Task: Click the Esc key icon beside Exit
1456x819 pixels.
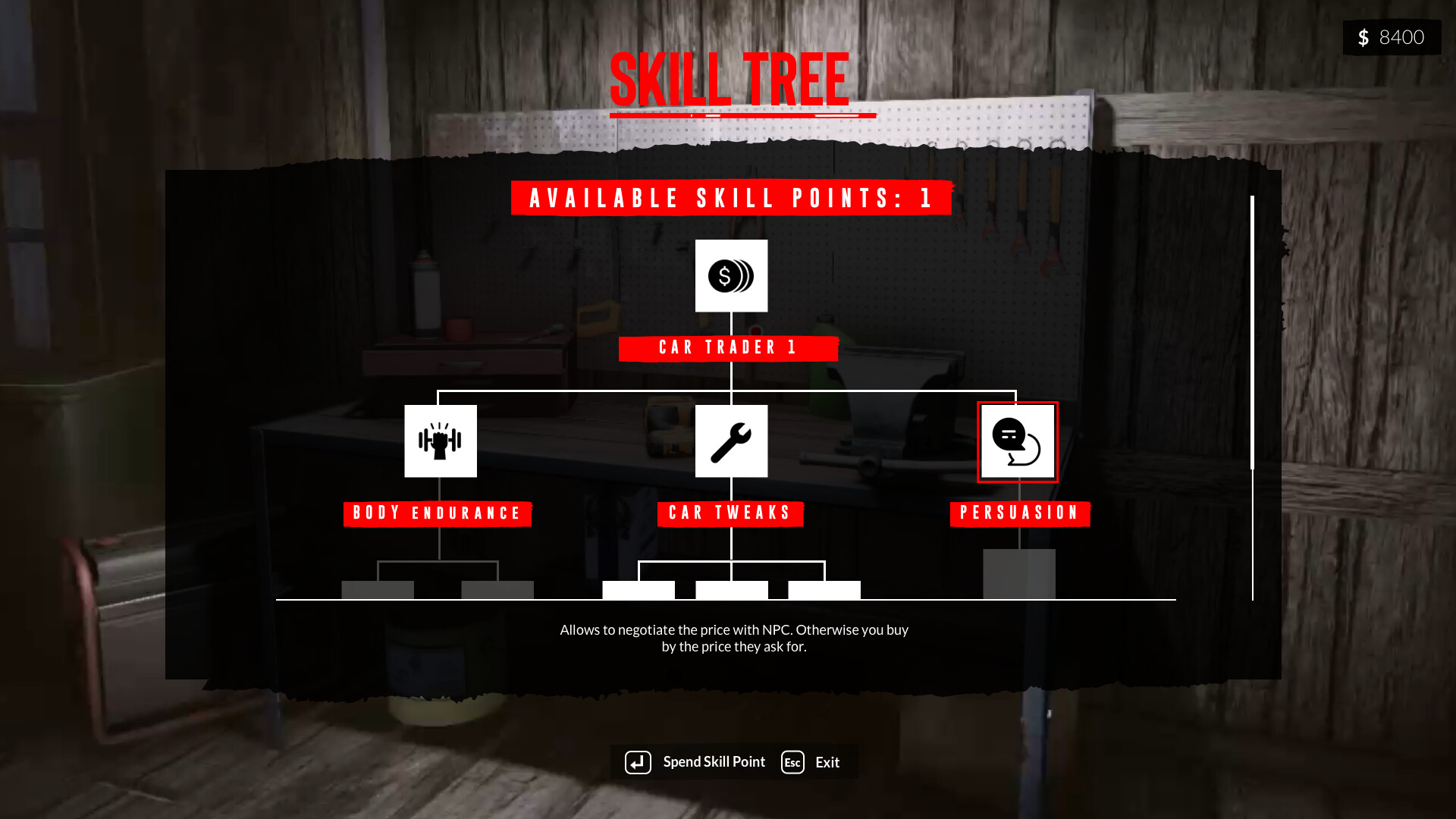Action: pos(792,762)
